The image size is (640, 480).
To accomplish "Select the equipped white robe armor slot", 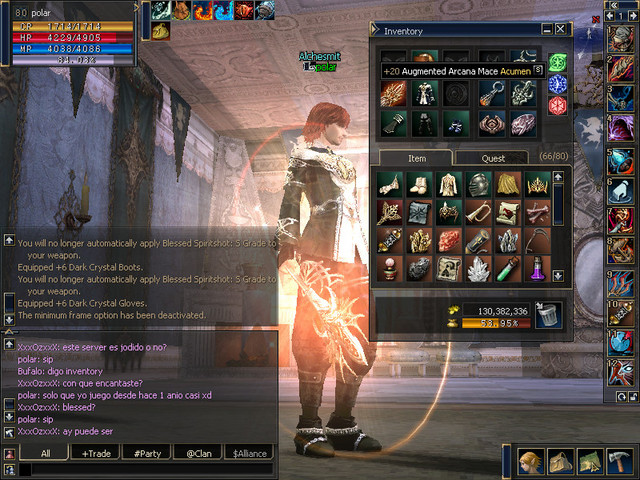I will 424,93.
